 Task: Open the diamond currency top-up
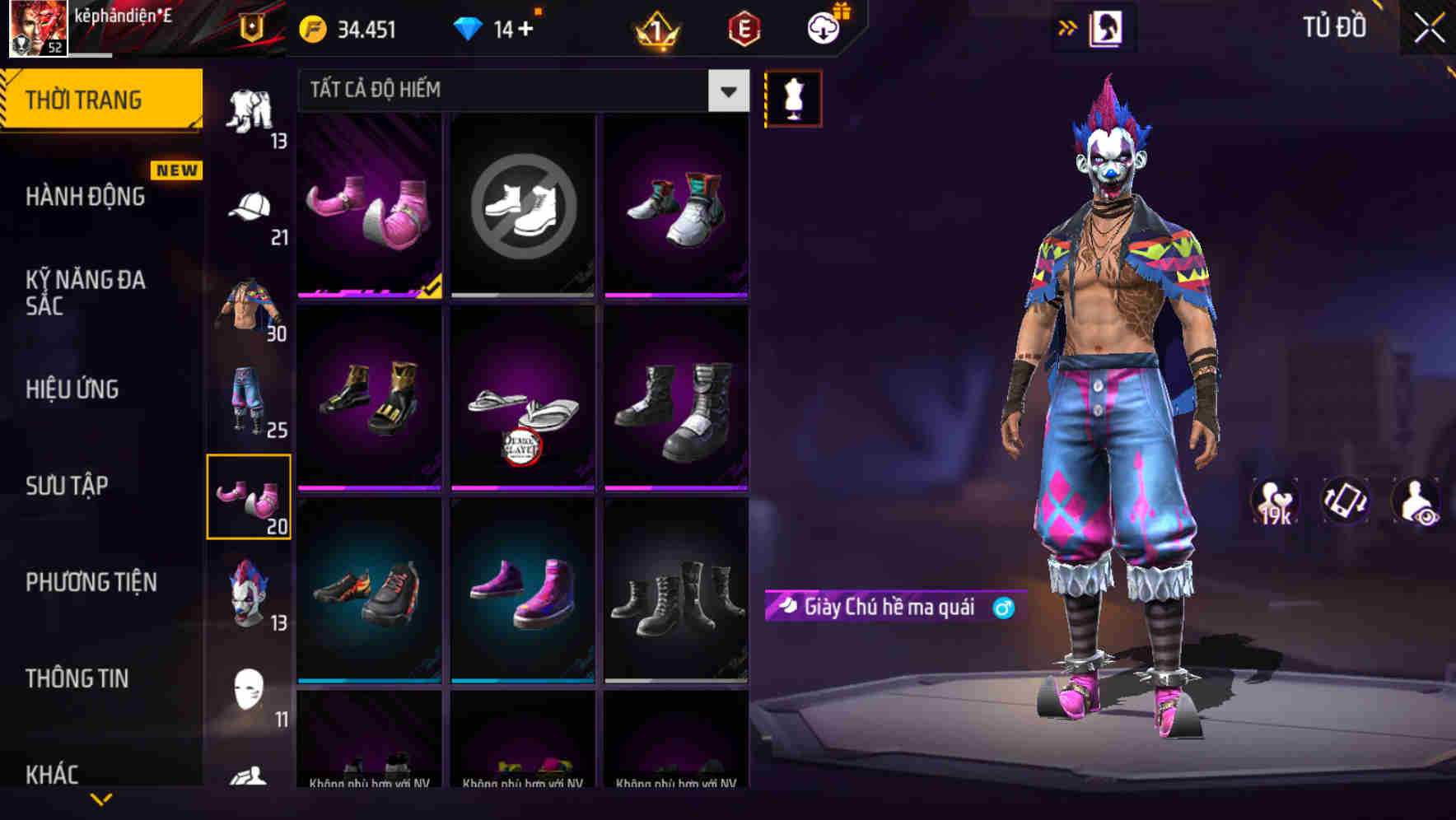[494, 27]
